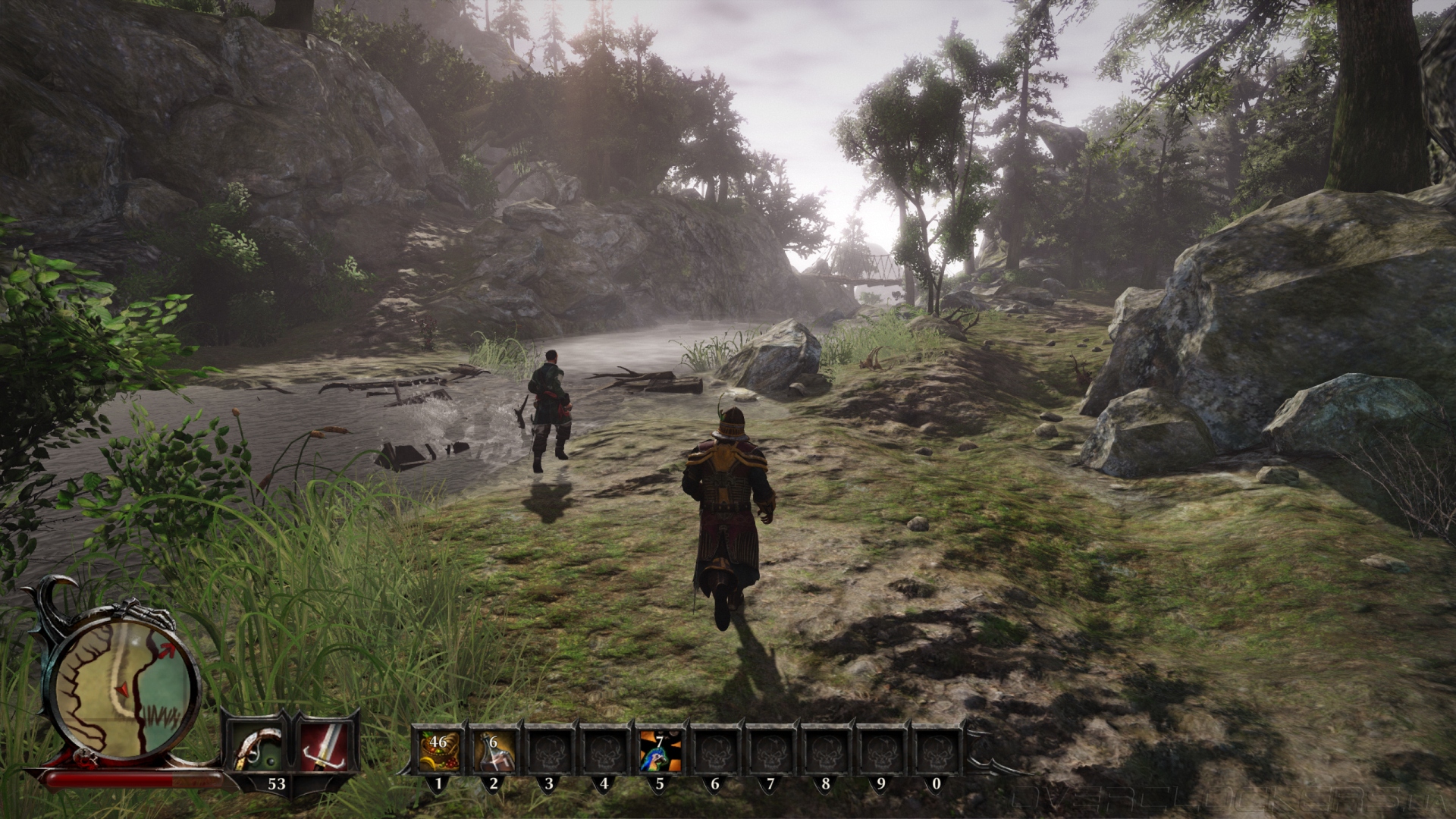Use the potion bottle in slot 2

tap(494, 751)
